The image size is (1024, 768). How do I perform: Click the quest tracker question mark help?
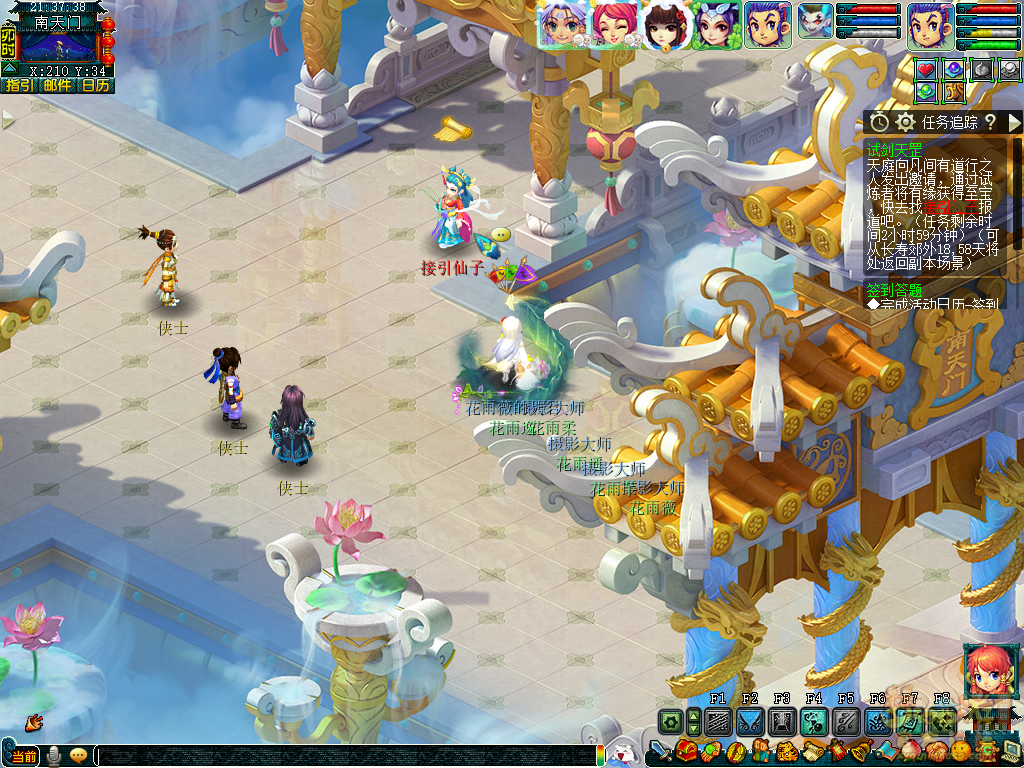pyautogui.click(x=990, y=122)
